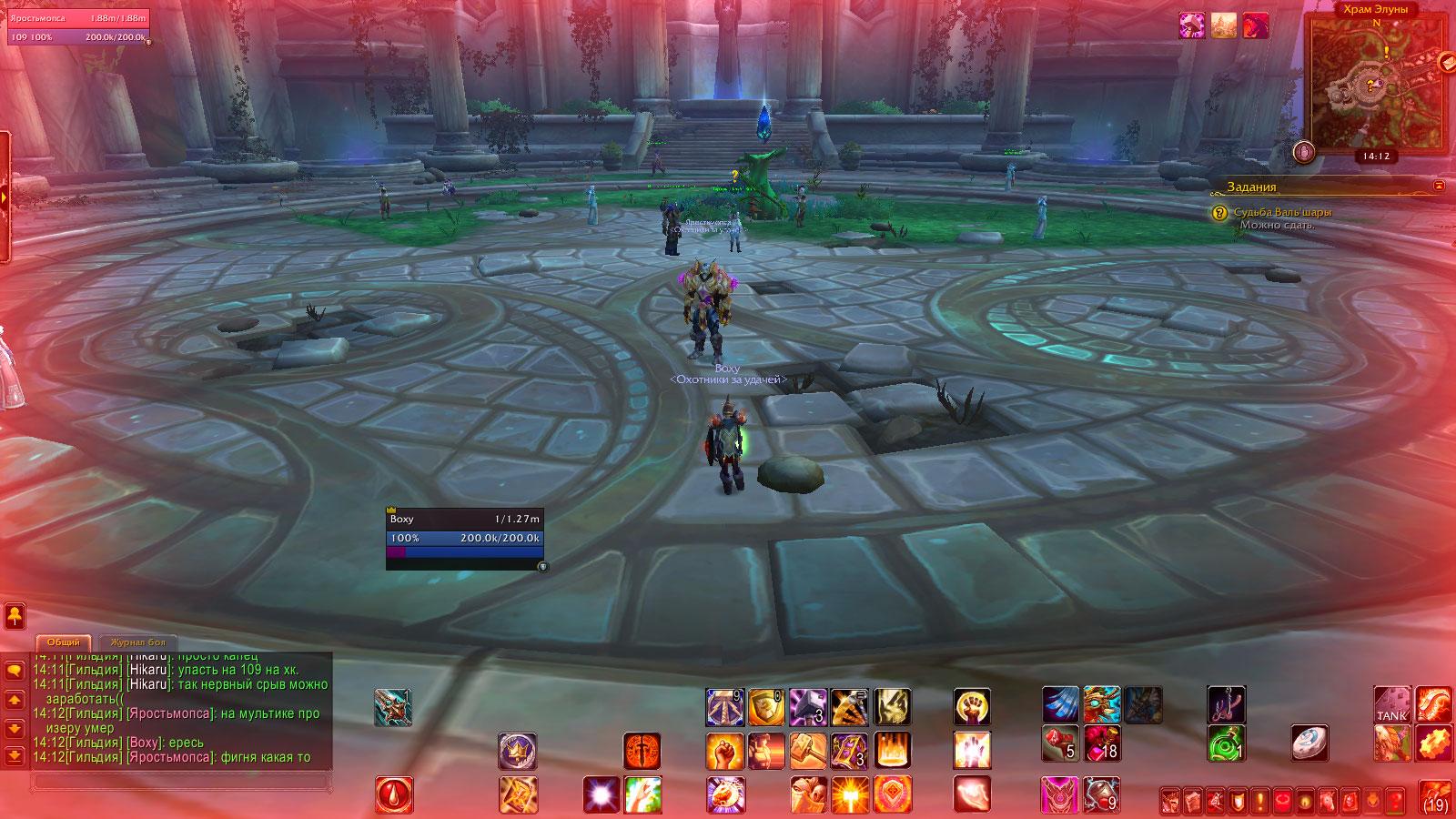Use the TANK role macro button
Viewport: 1456px width, 819px height.
(x=1391, y=706)
